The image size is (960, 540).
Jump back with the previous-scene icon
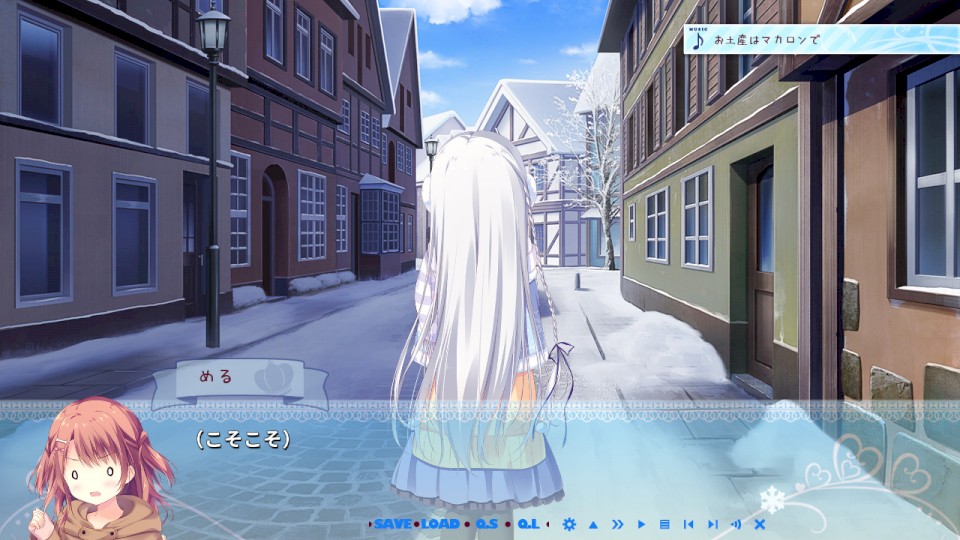pos(688,524)
